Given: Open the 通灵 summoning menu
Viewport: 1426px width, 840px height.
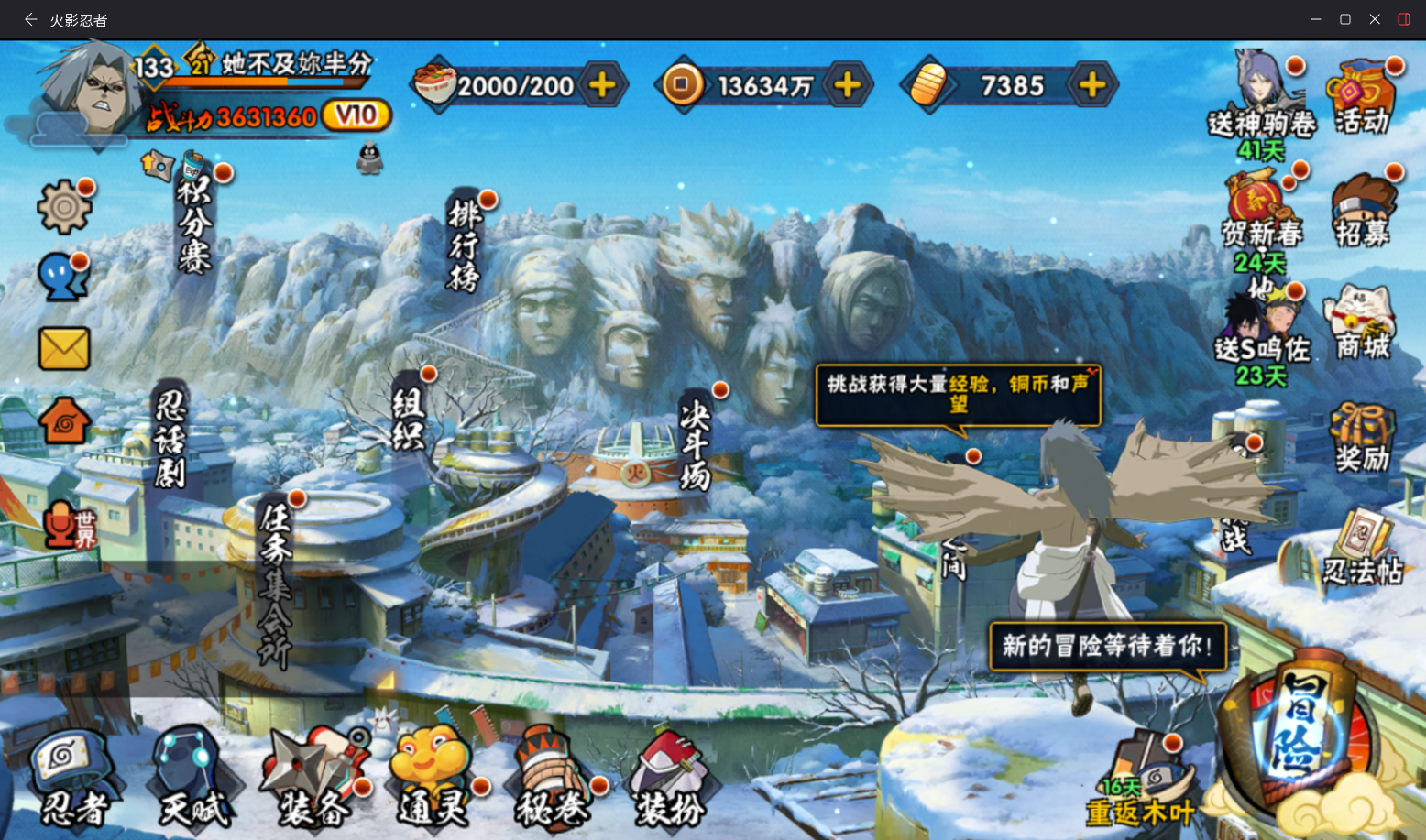Looking at the screenshot, I should (x=433, y=780).
